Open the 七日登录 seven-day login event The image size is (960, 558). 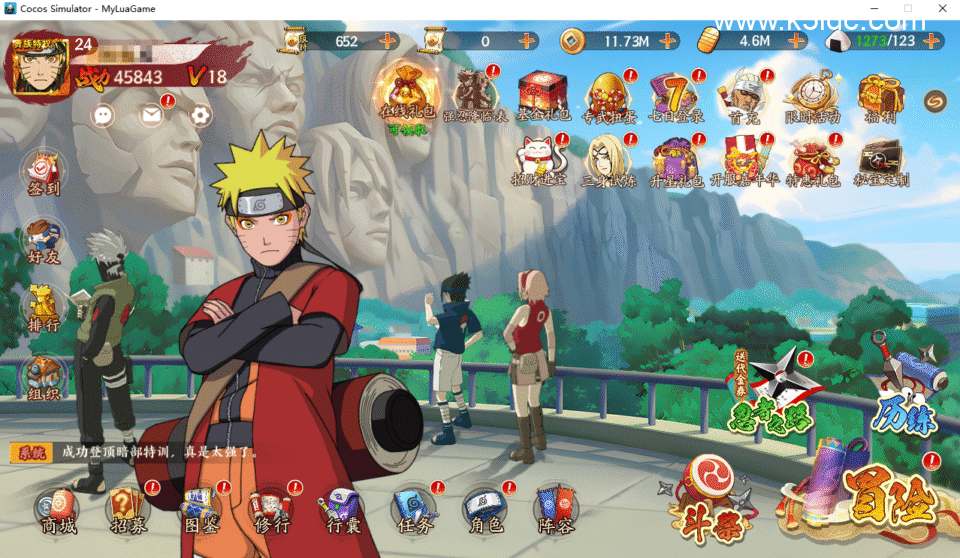675,97
